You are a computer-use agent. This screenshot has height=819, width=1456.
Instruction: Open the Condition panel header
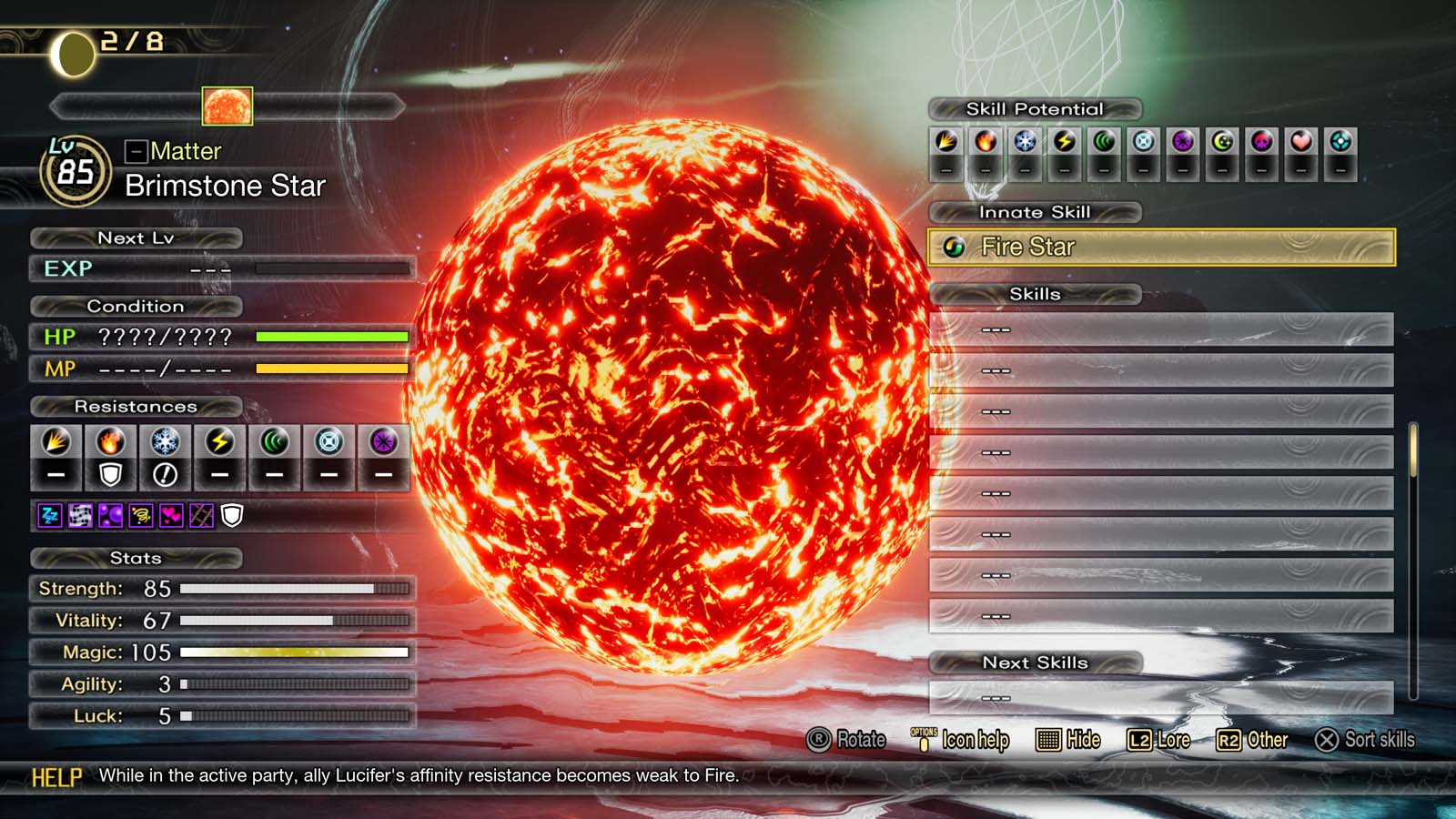coord(135,307)
